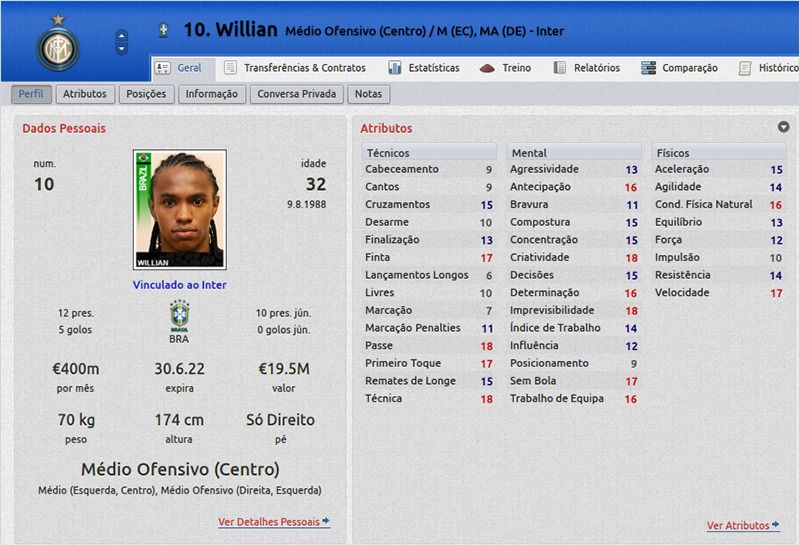Start a Conversa Privada with Willian
Screen dimensions: 800x546
pyautogui.click(x=297, y=94)
